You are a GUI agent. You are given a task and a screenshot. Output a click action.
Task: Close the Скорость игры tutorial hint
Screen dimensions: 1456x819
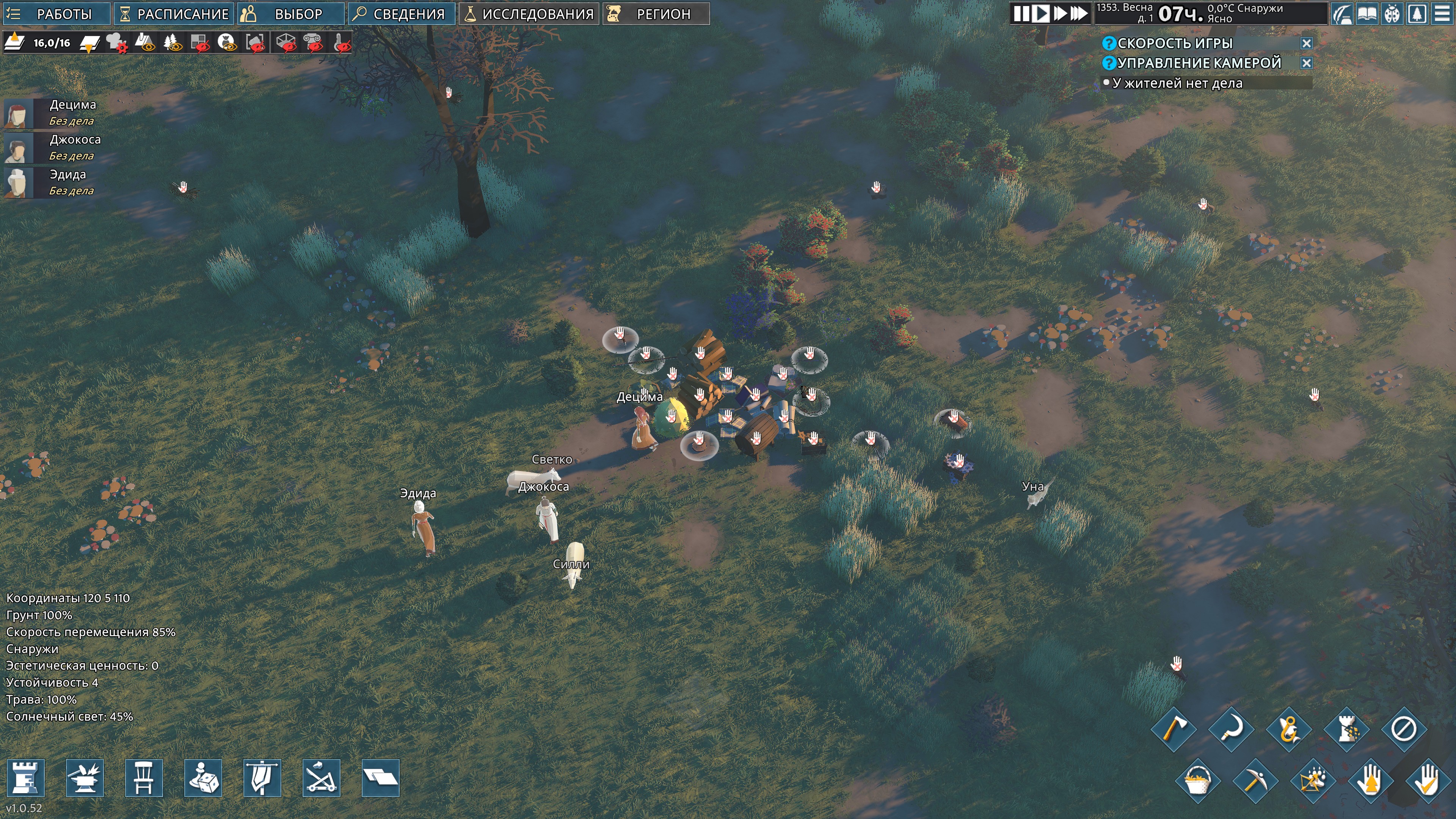[x=1306, y=44]
